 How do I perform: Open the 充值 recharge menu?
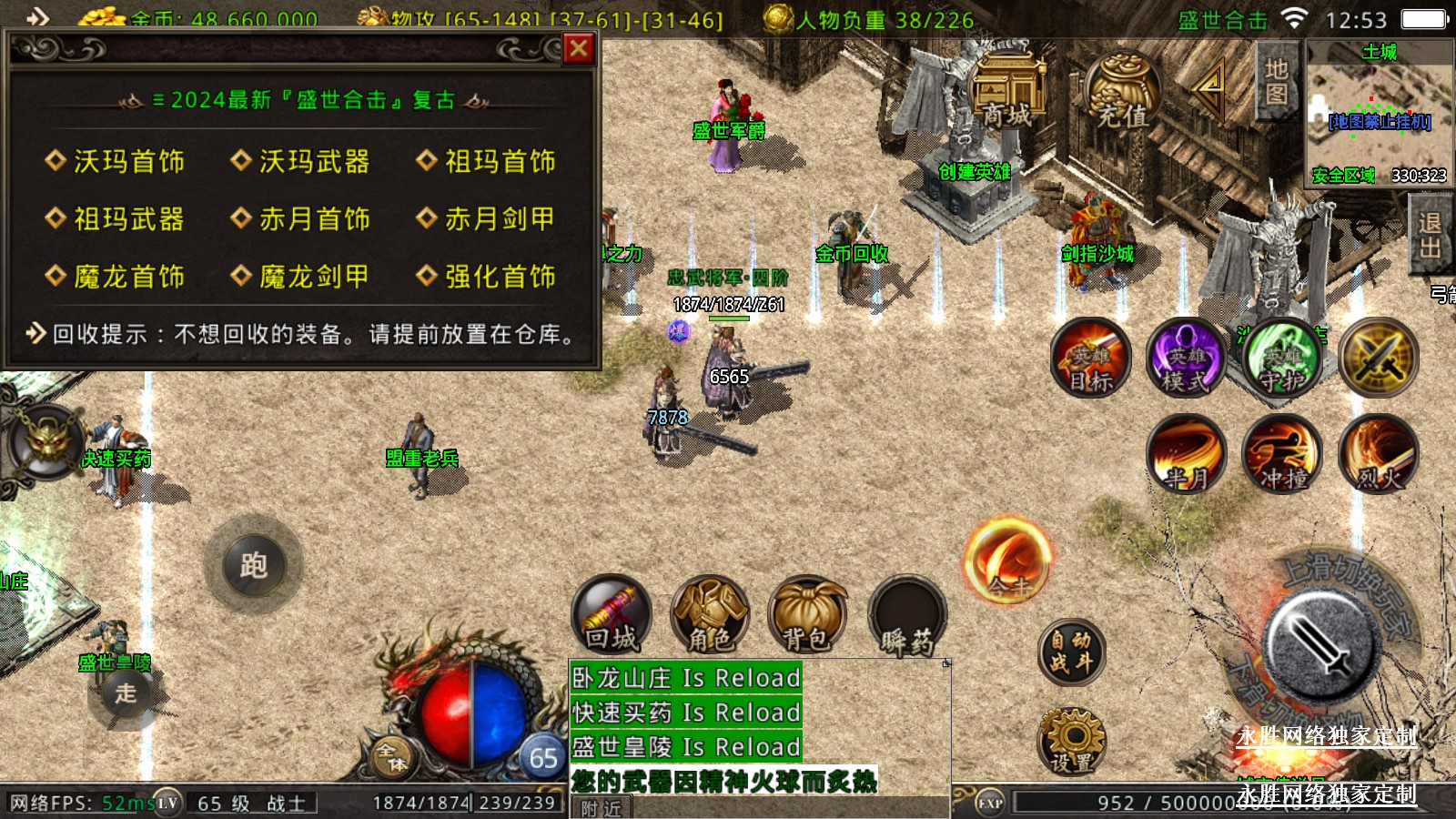tap(1122, 91)
